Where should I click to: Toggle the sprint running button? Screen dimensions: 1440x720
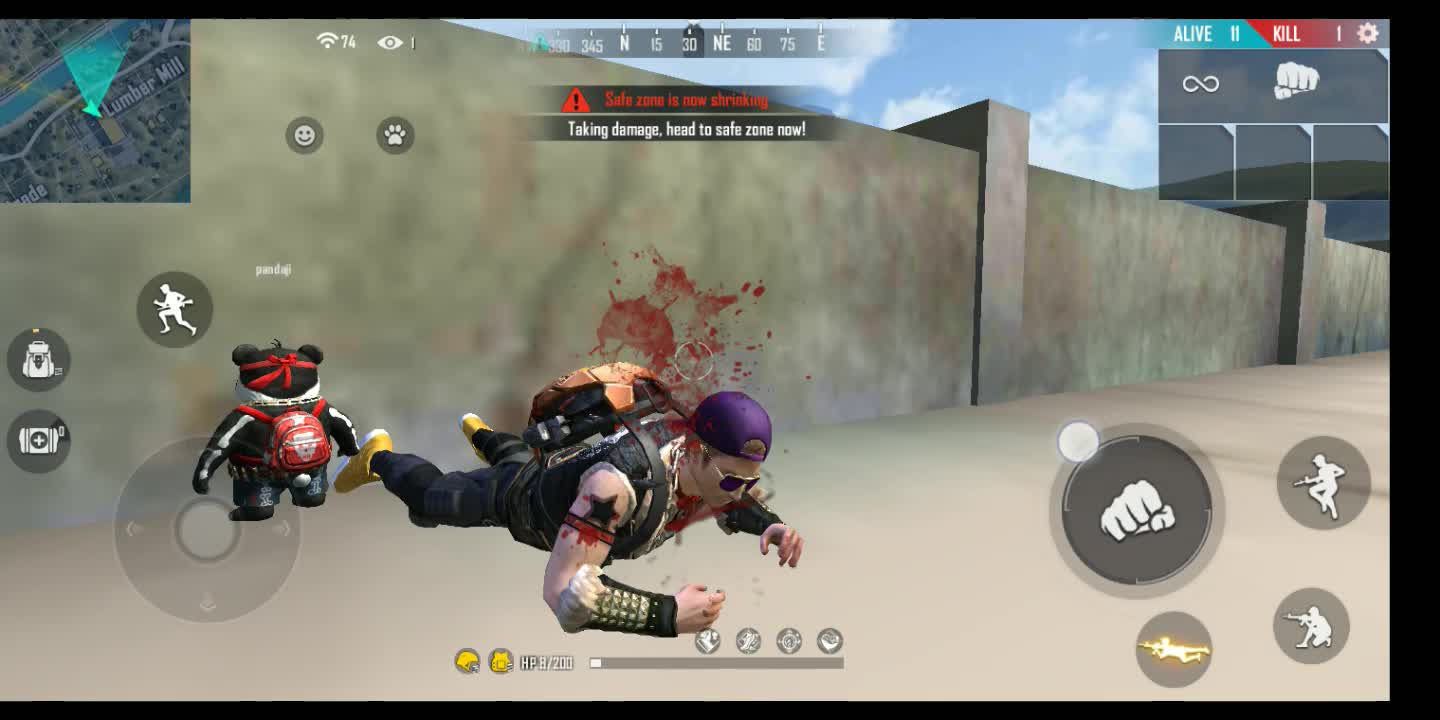click(x=174, y=309)
